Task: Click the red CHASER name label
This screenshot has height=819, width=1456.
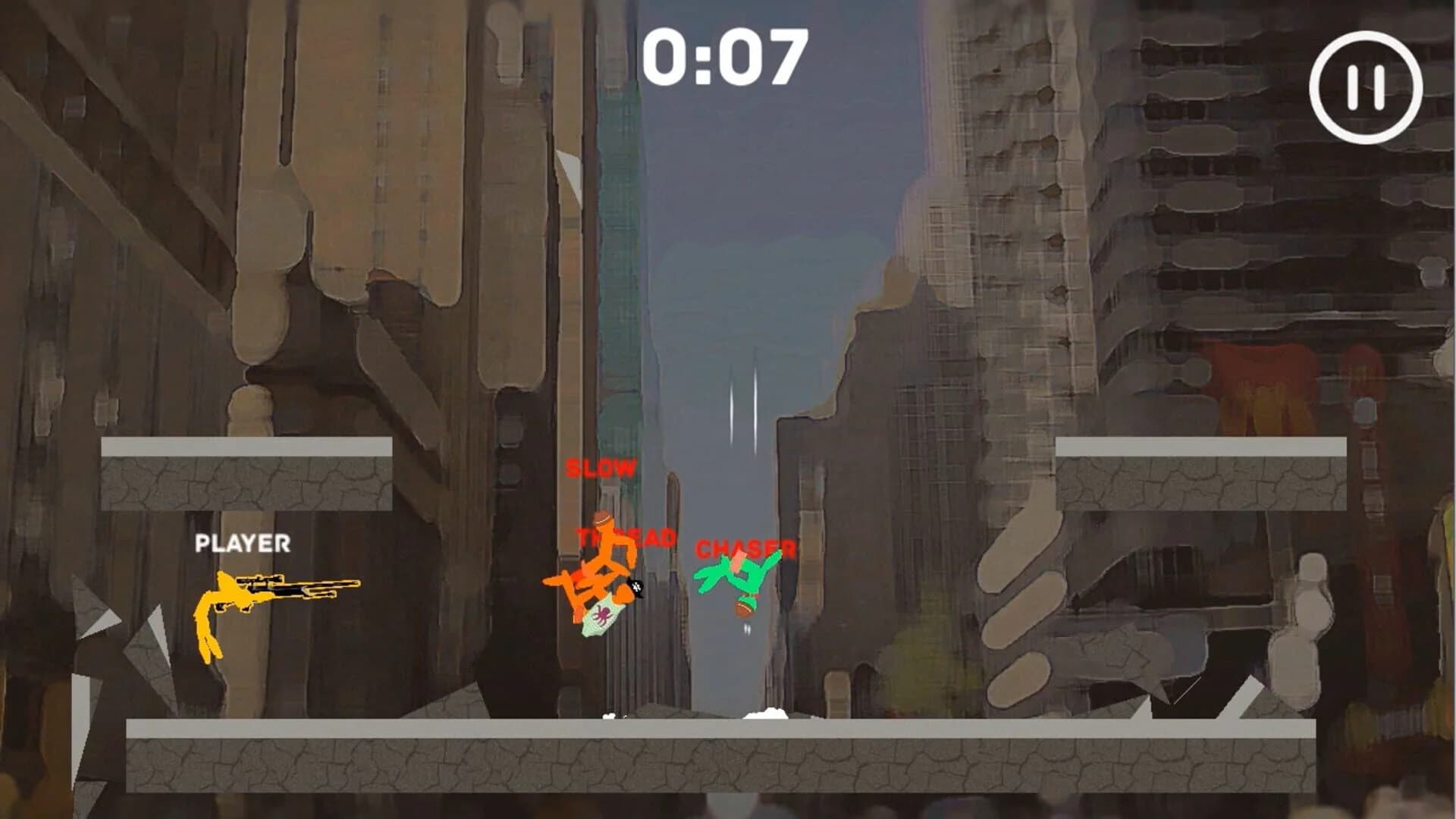Action: [745, 549]
